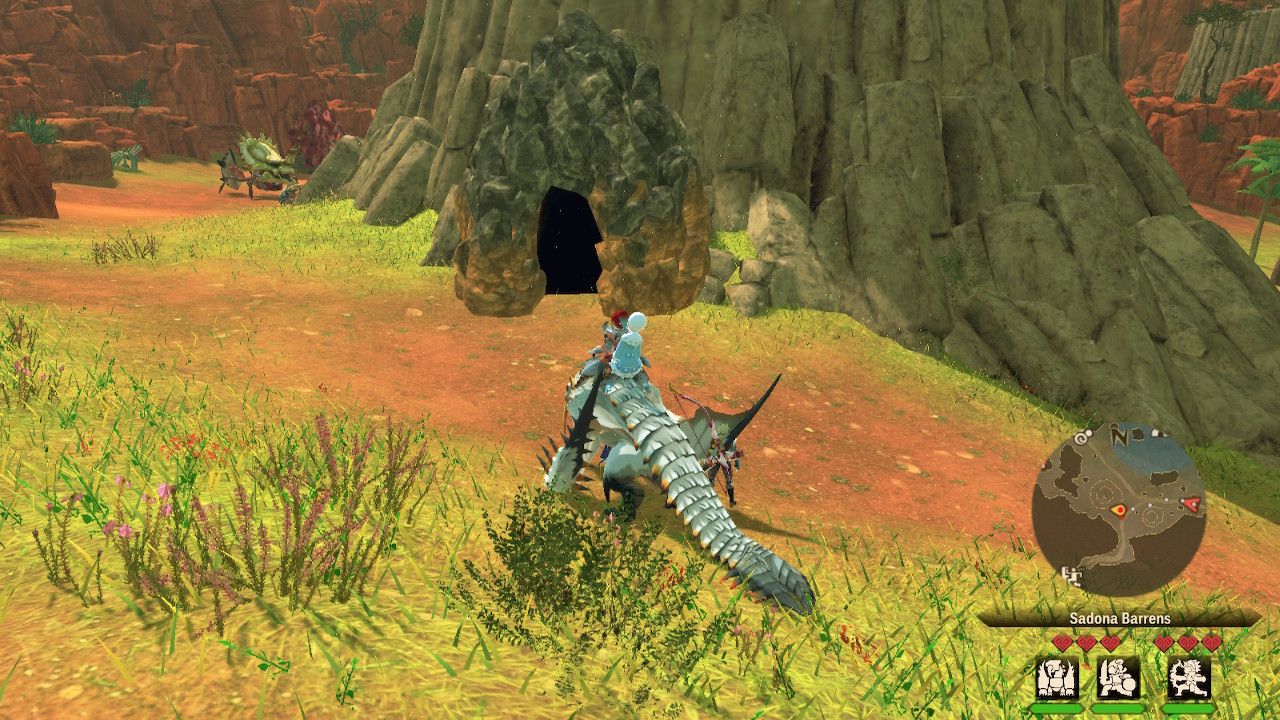Select the rightmost party member portrait icon

point(1189,676)
